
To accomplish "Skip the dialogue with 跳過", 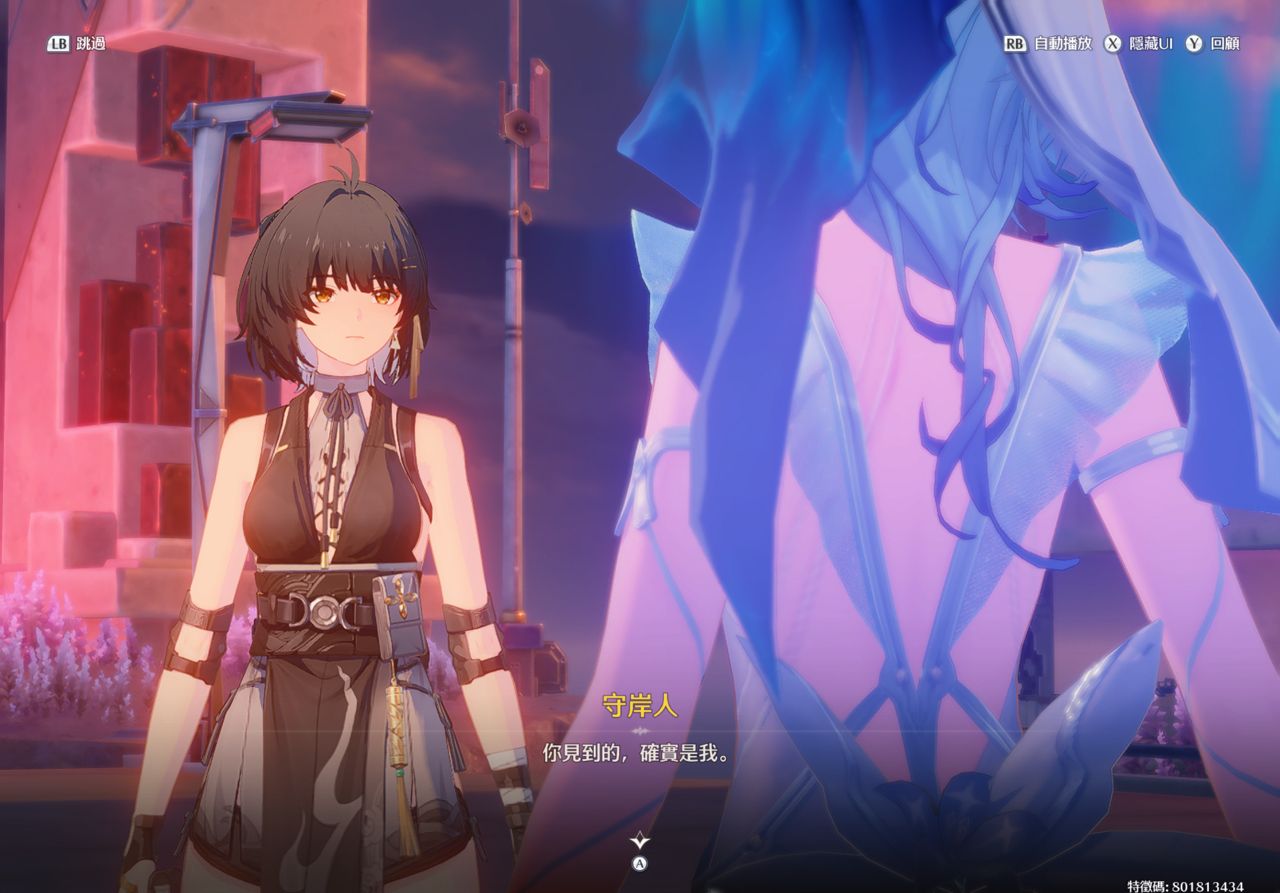I will [x=77, y=44].
